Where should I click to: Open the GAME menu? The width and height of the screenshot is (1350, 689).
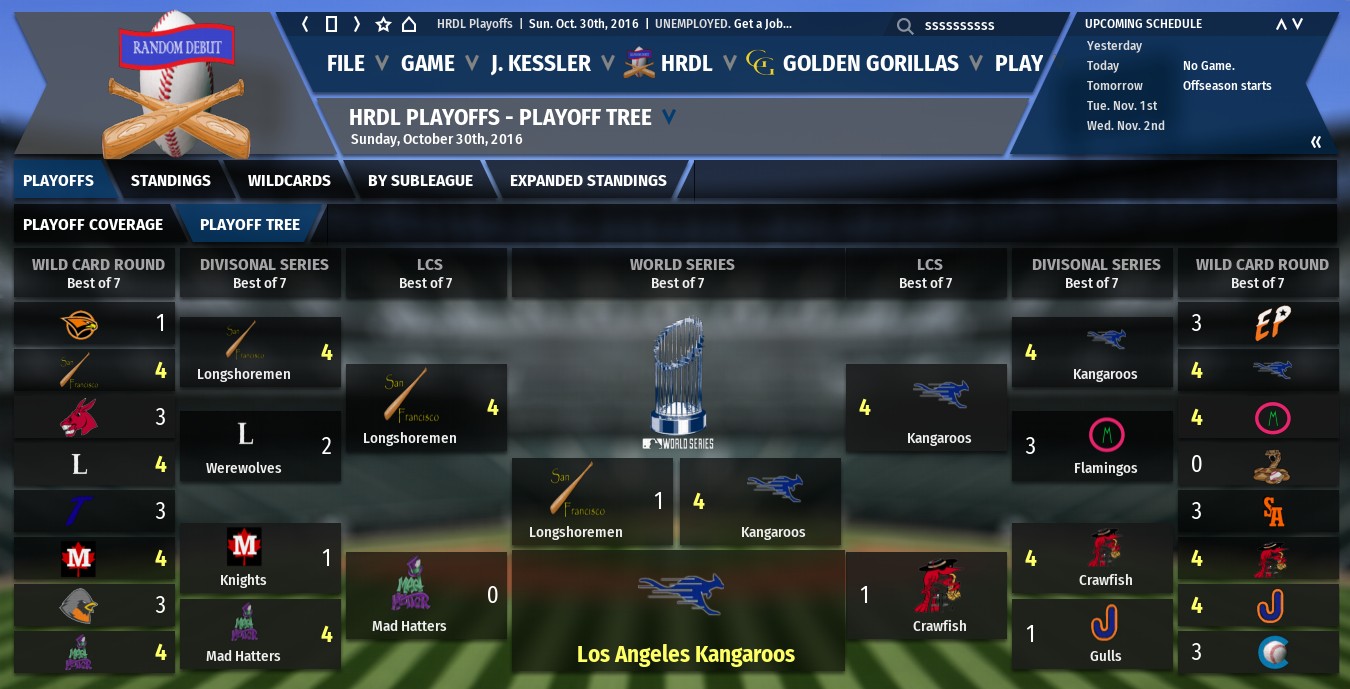click(x=428, y=63)
